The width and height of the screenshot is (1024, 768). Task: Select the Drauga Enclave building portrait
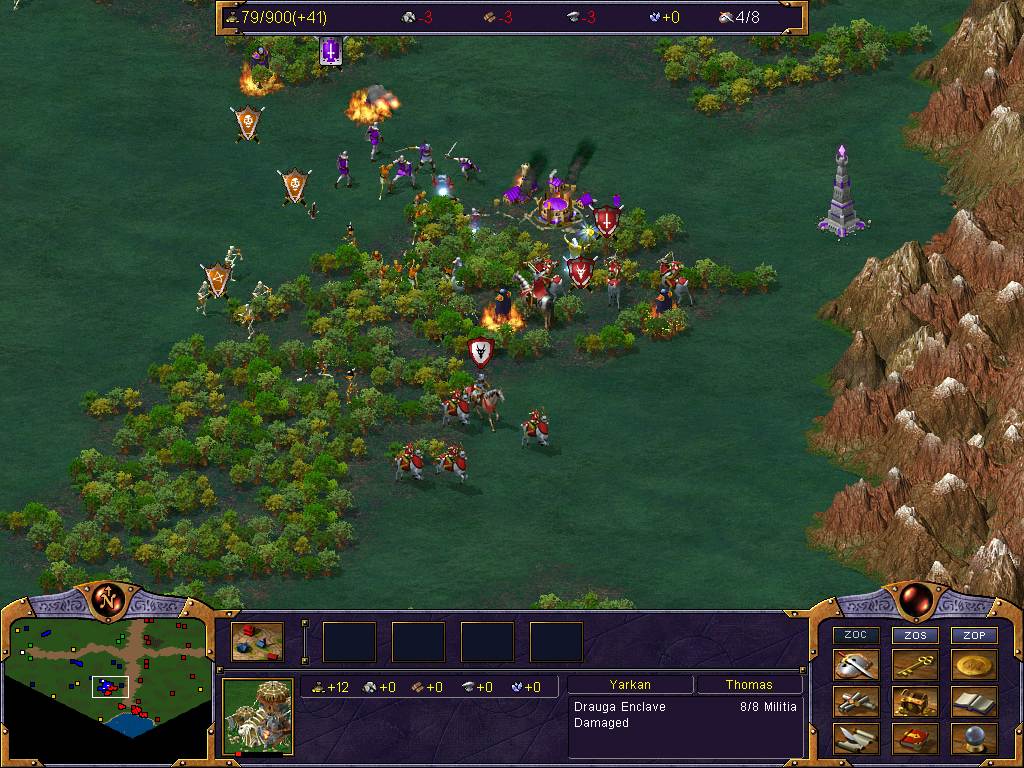click(x=257, y=716)
